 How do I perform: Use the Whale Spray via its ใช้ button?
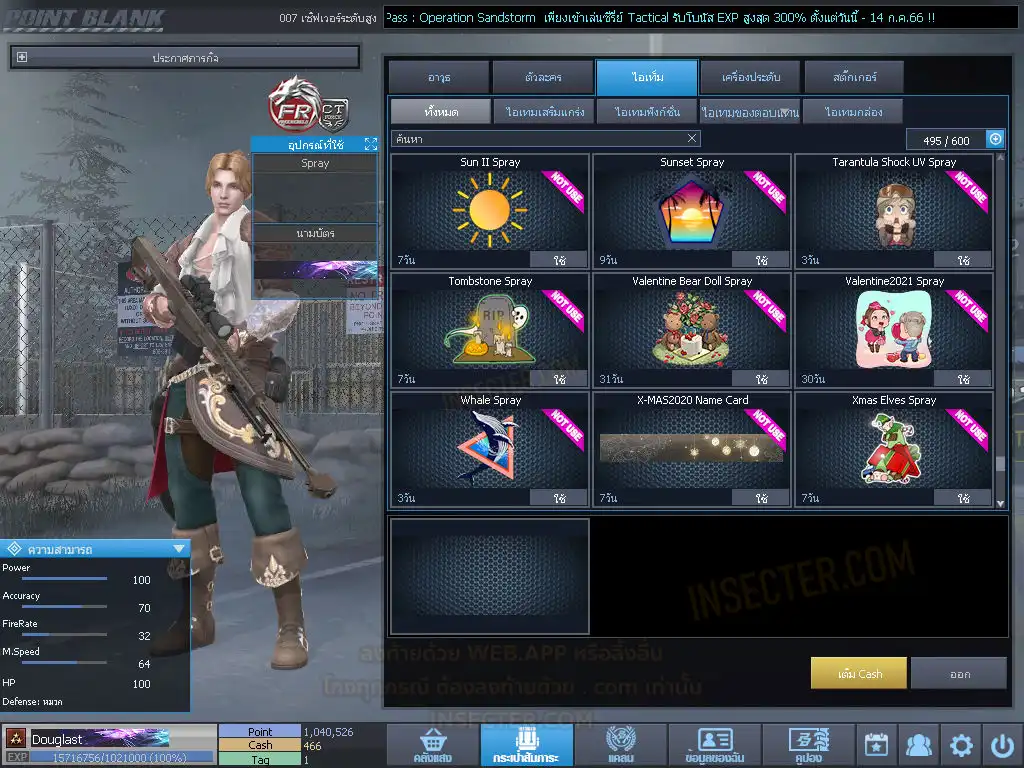coord(559,497)
